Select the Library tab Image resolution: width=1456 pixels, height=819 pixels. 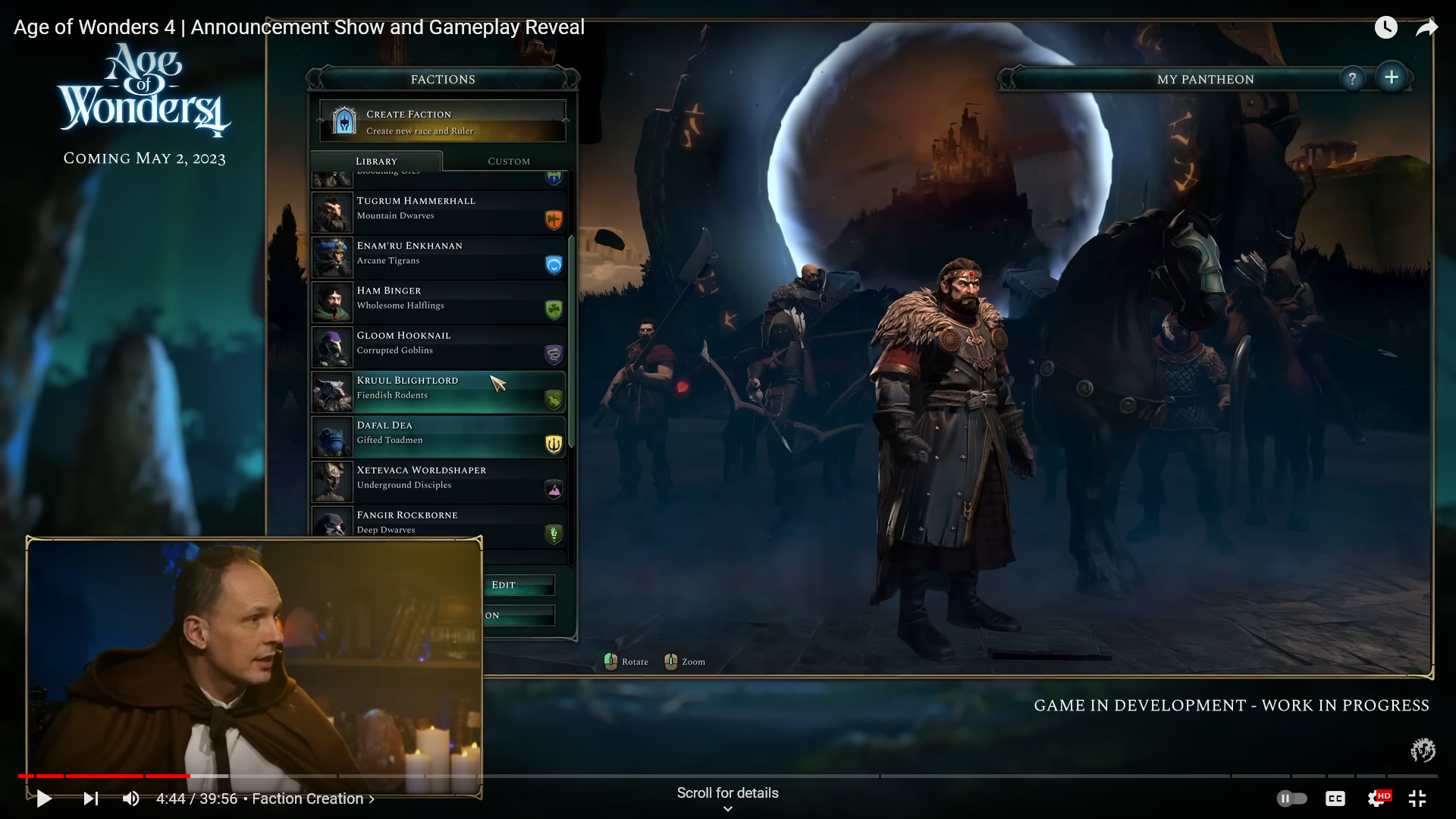pos(377,161)
